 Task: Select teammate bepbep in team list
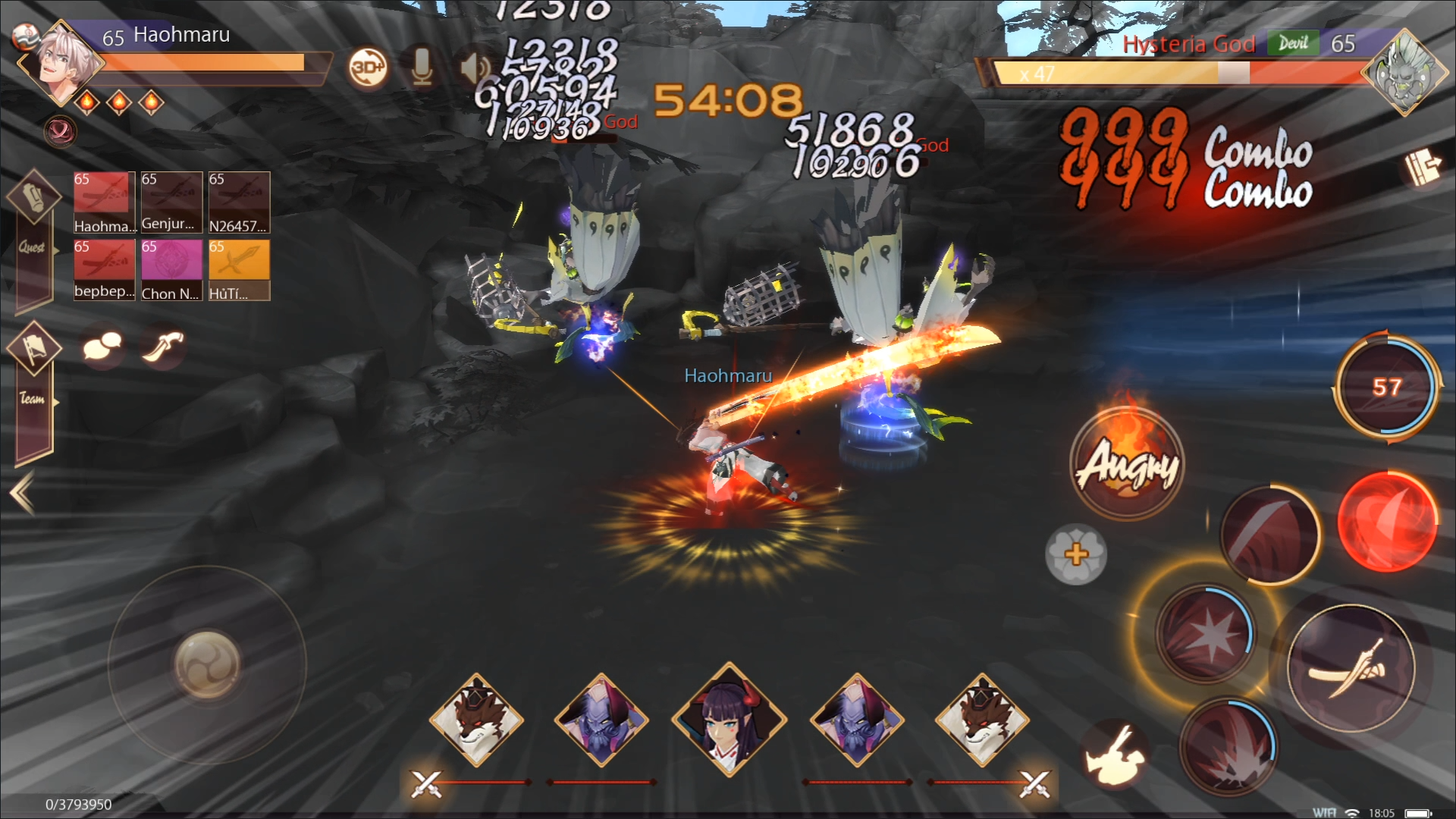[104, 270]
